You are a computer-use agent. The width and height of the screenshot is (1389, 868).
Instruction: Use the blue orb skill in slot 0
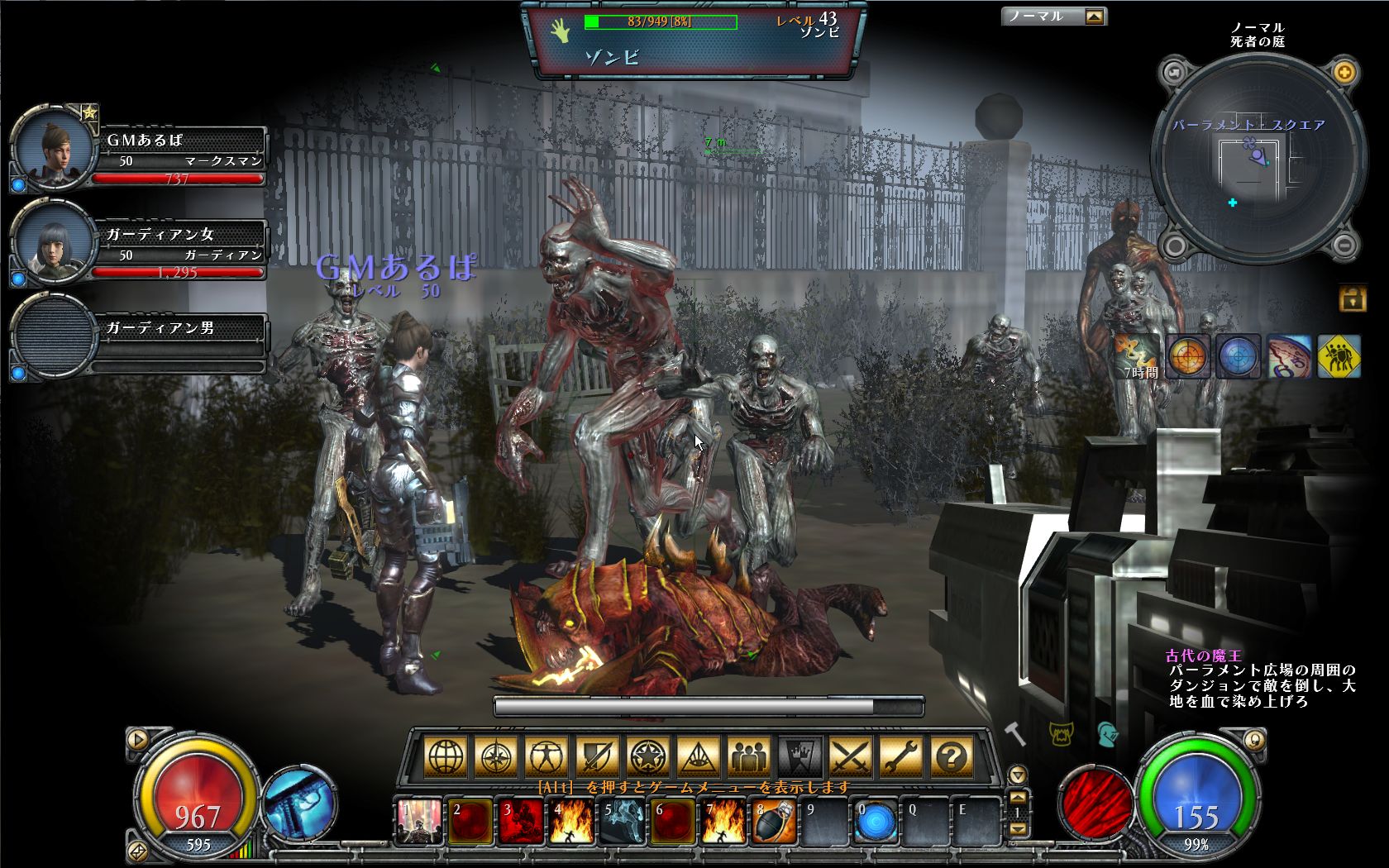tap(876, 822)
